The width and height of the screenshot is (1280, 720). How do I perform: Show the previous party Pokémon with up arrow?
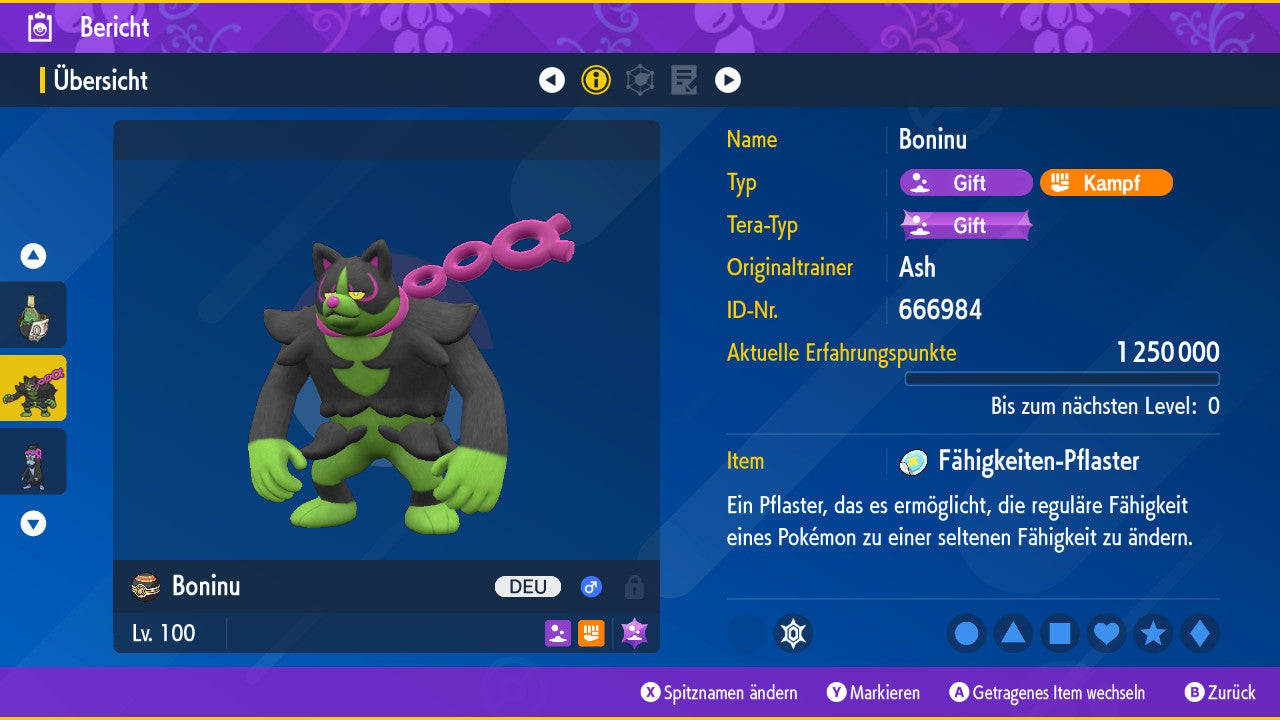click(33, 256)
